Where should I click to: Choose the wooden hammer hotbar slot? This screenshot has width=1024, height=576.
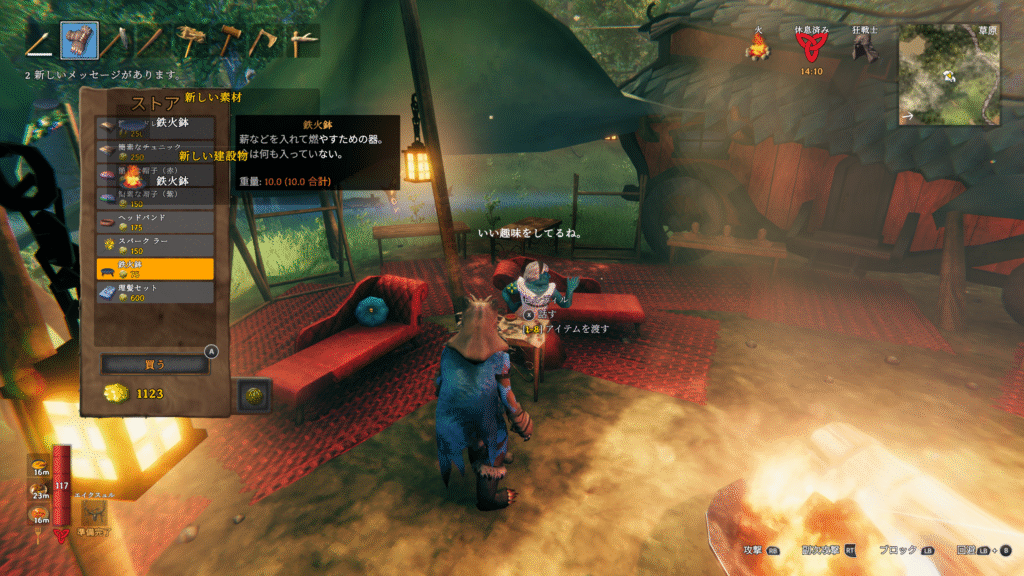coord(190,40)
